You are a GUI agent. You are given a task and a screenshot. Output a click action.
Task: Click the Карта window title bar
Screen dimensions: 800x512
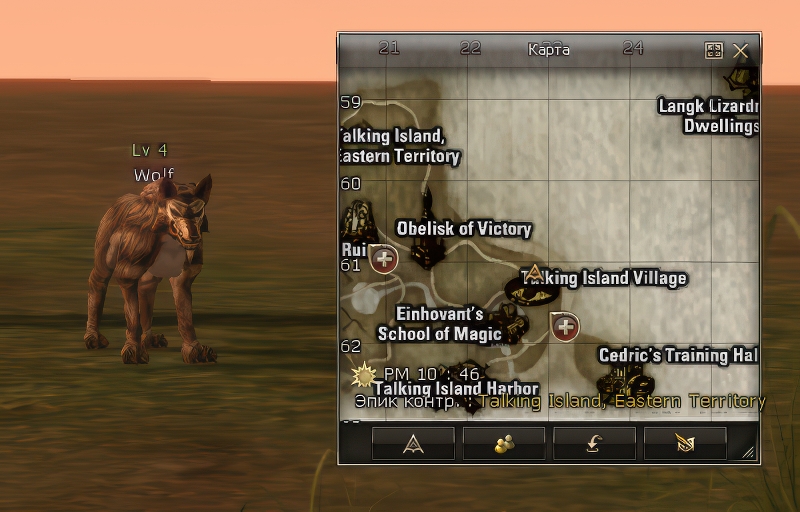[x=548, y=49]
